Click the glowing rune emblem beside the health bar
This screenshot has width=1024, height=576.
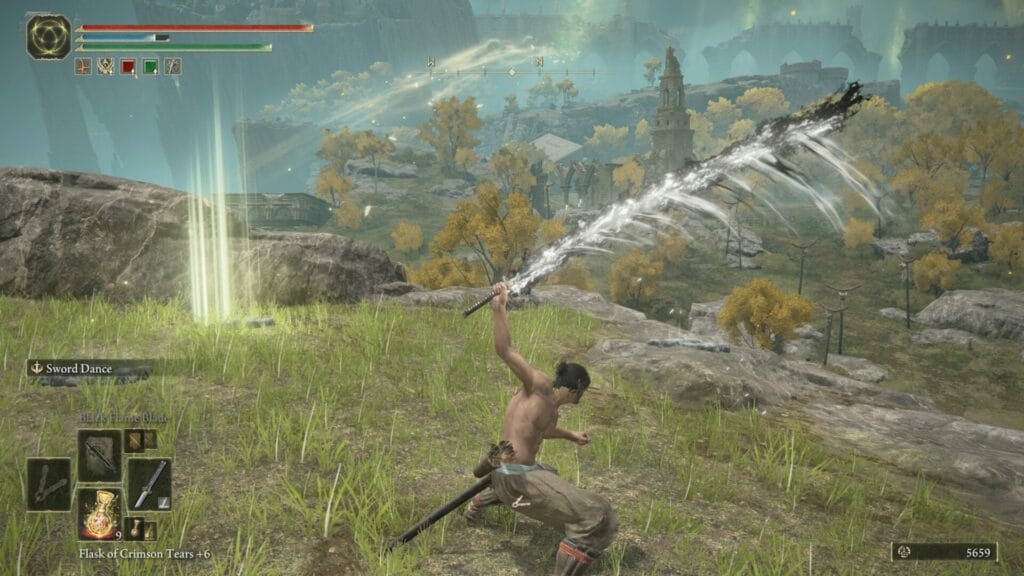coord(49,35)
